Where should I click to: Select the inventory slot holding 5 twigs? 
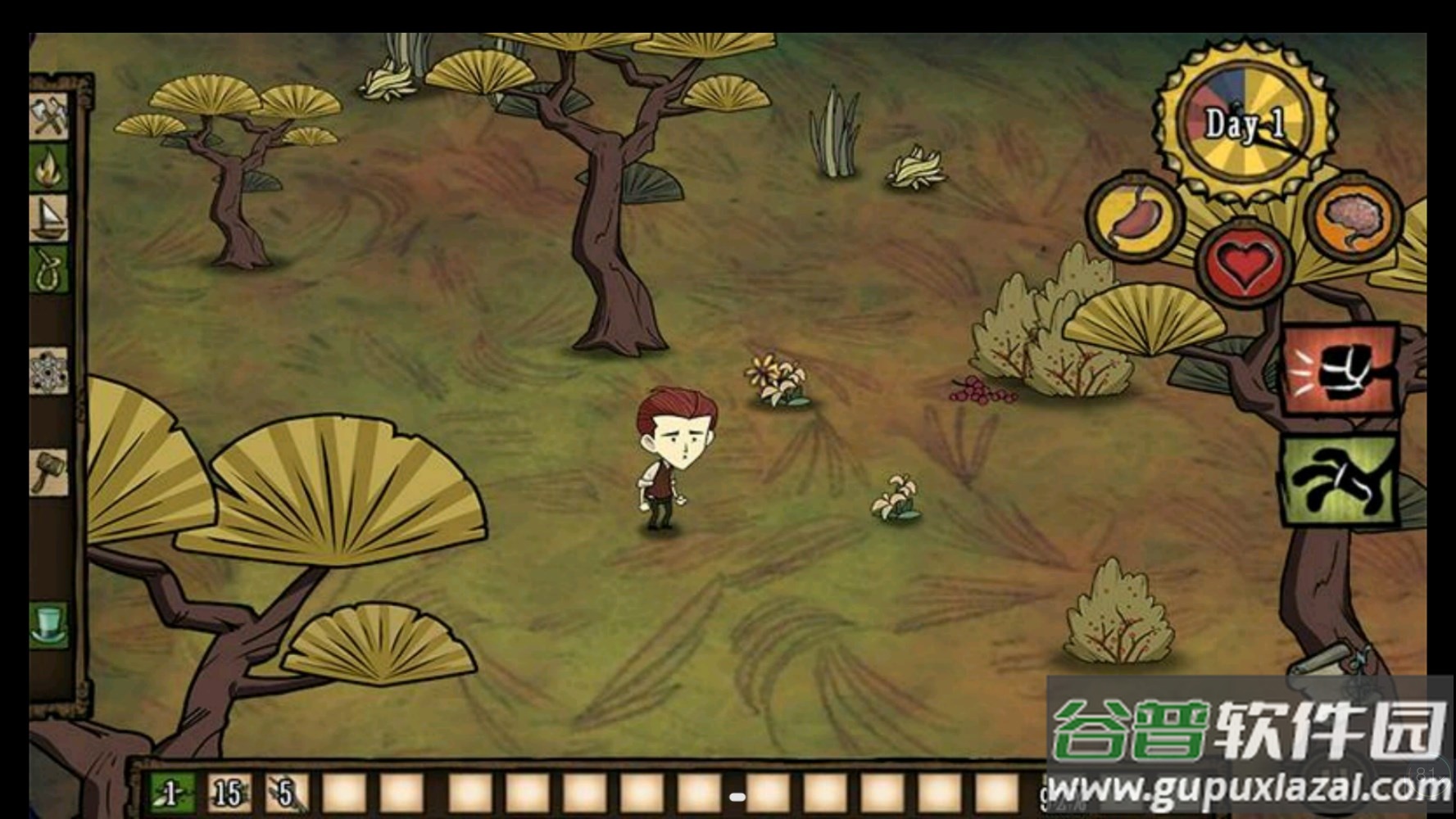286,793
